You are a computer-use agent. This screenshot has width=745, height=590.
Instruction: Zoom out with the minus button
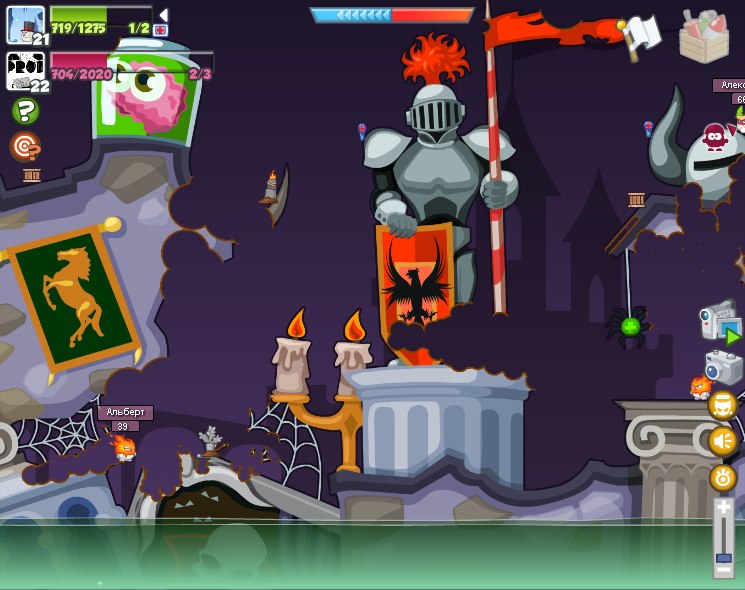coord(723,571)
